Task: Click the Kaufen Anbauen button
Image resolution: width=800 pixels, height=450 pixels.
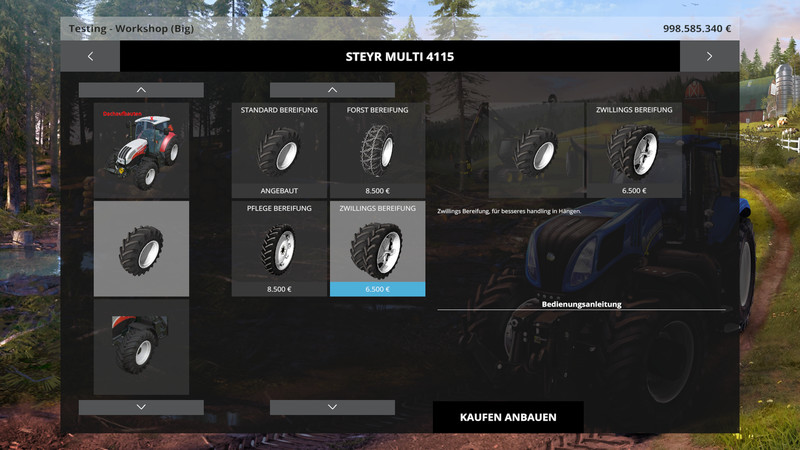Action: pyautogui.click(x=508, y=417)
